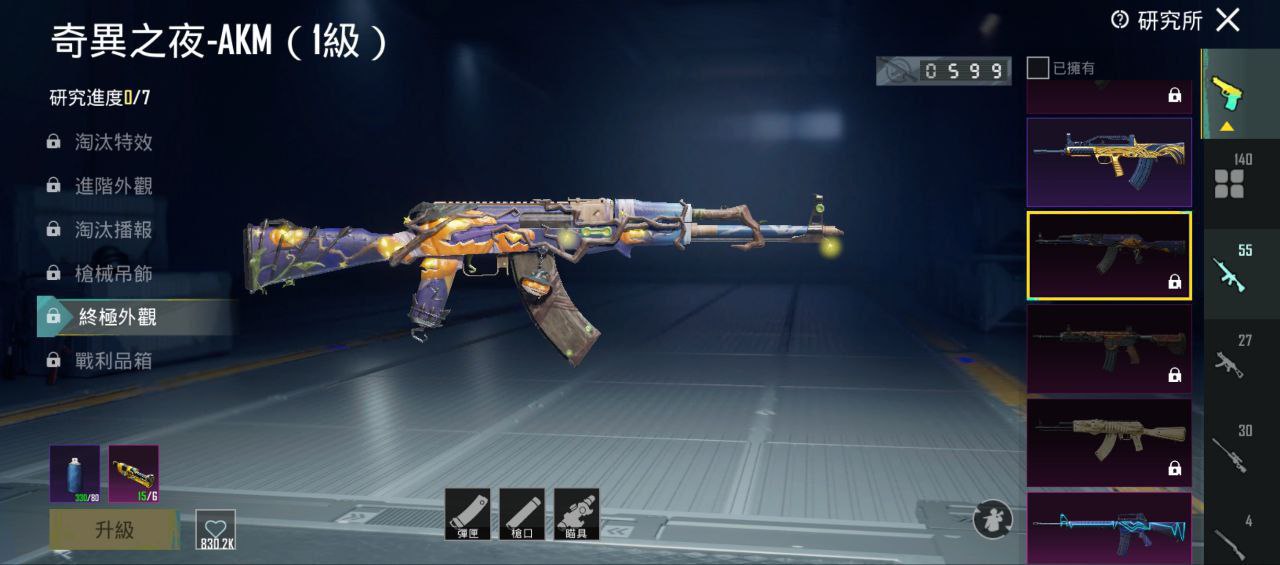Select the 戰利品箱 research entry
1280x565 pixels.
click(x=113, y=361)
